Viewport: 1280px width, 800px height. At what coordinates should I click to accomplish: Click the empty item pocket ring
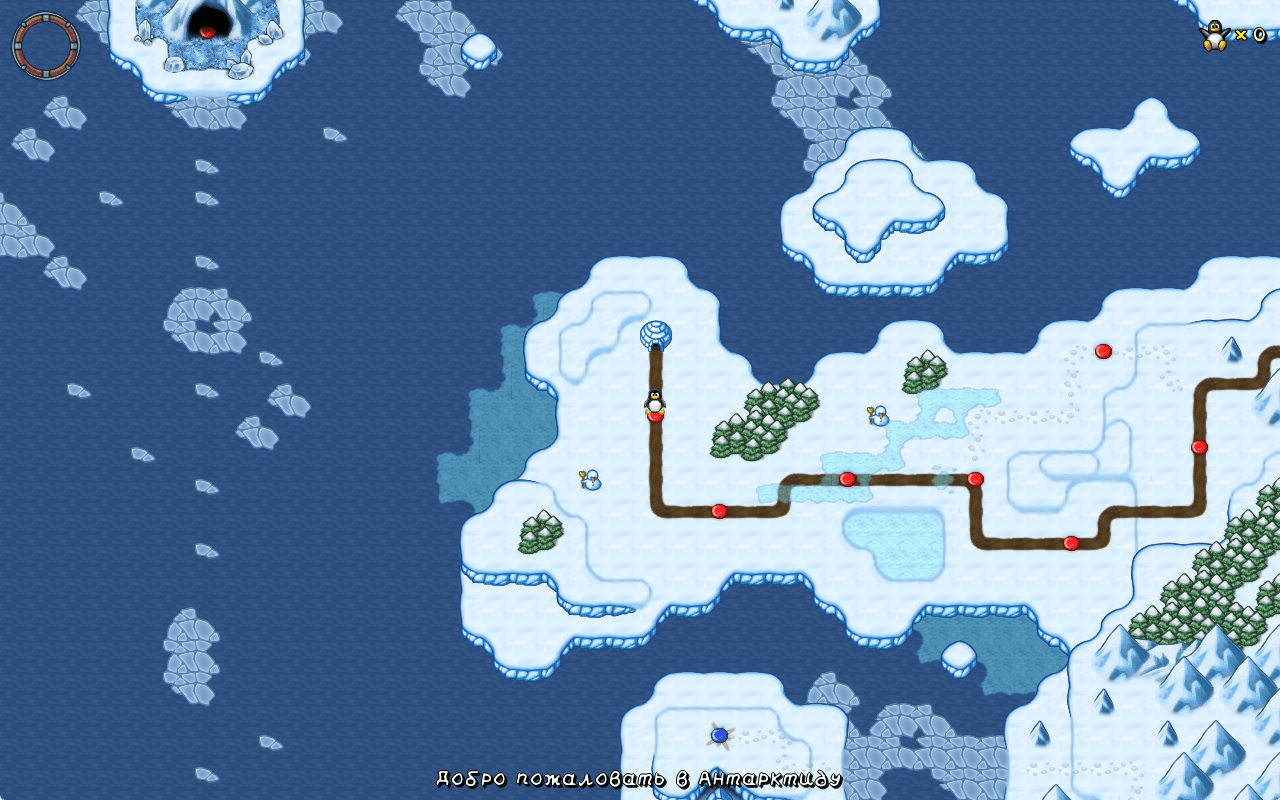coord(45,45)
